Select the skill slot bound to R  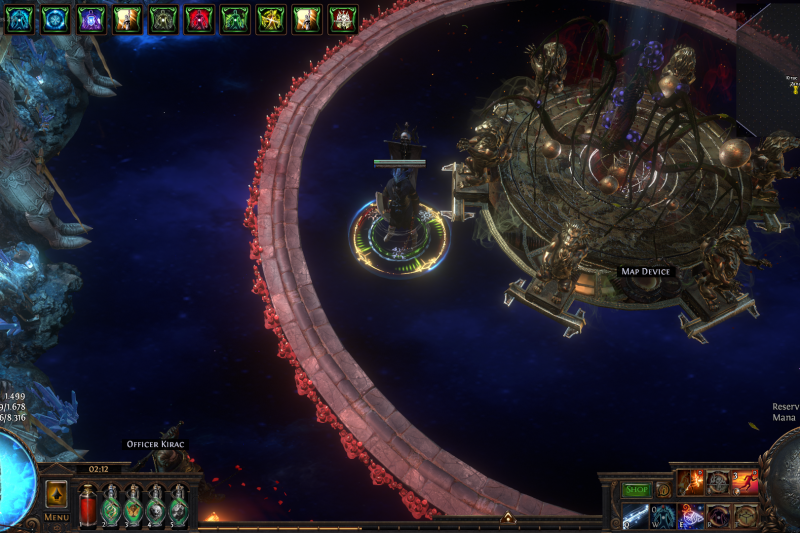tap(718, 516)
